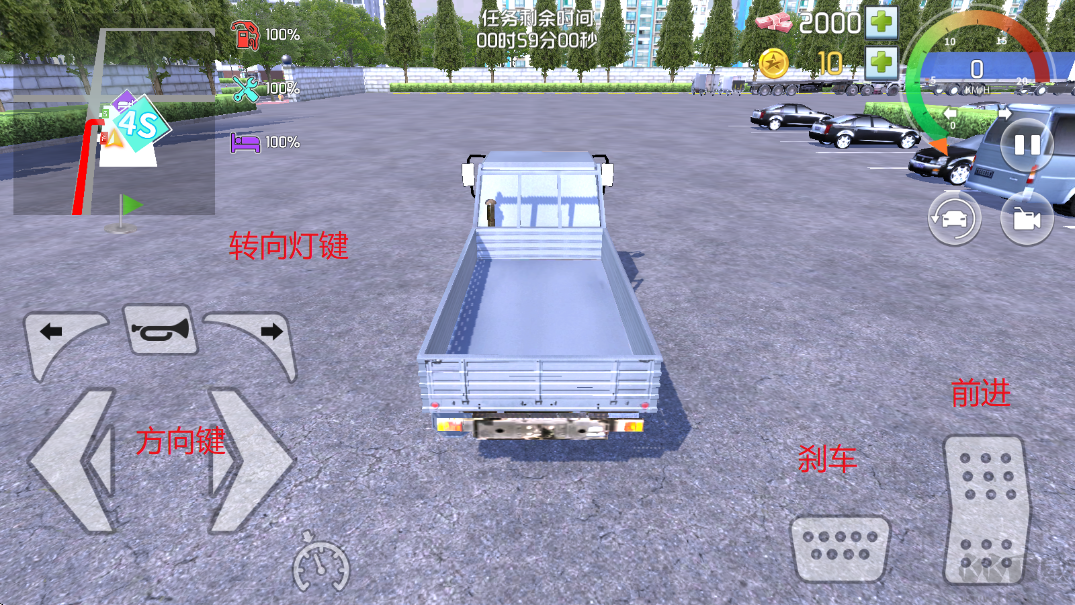Add more cash with the green plus

(x=881, y=22)
